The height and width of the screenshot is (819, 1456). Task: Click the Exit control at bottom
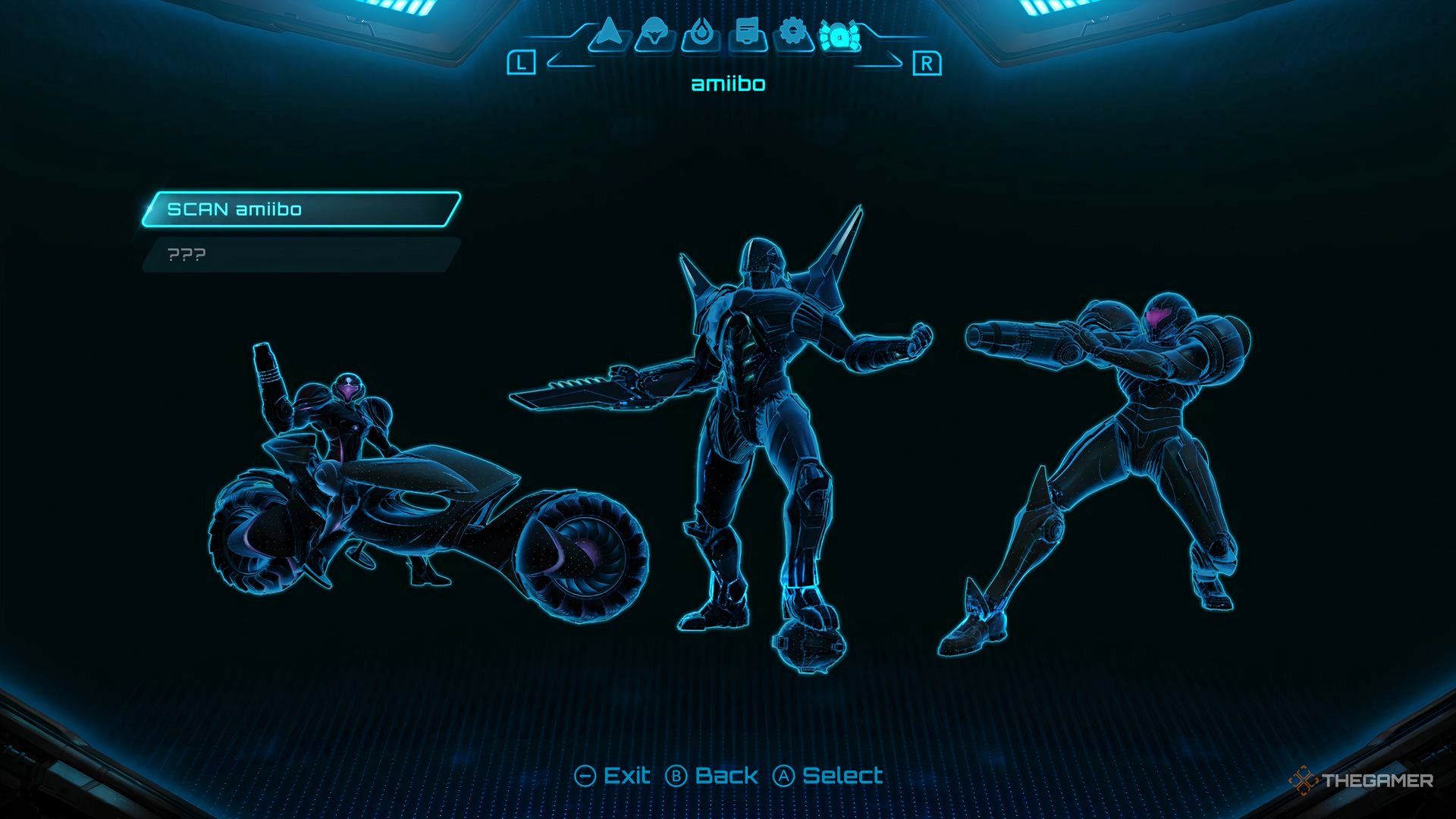(626, 776)
